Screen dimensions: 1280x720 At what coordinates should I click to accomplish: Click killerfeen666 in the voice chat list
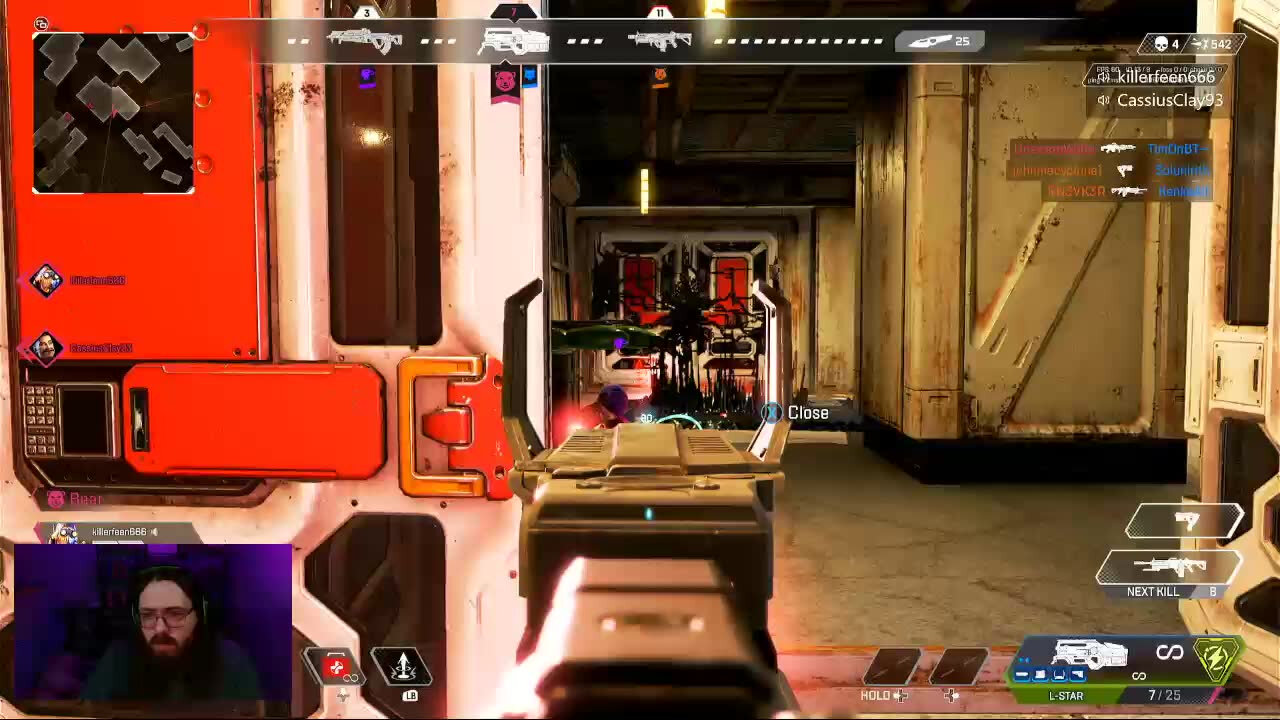(1165, 77)
